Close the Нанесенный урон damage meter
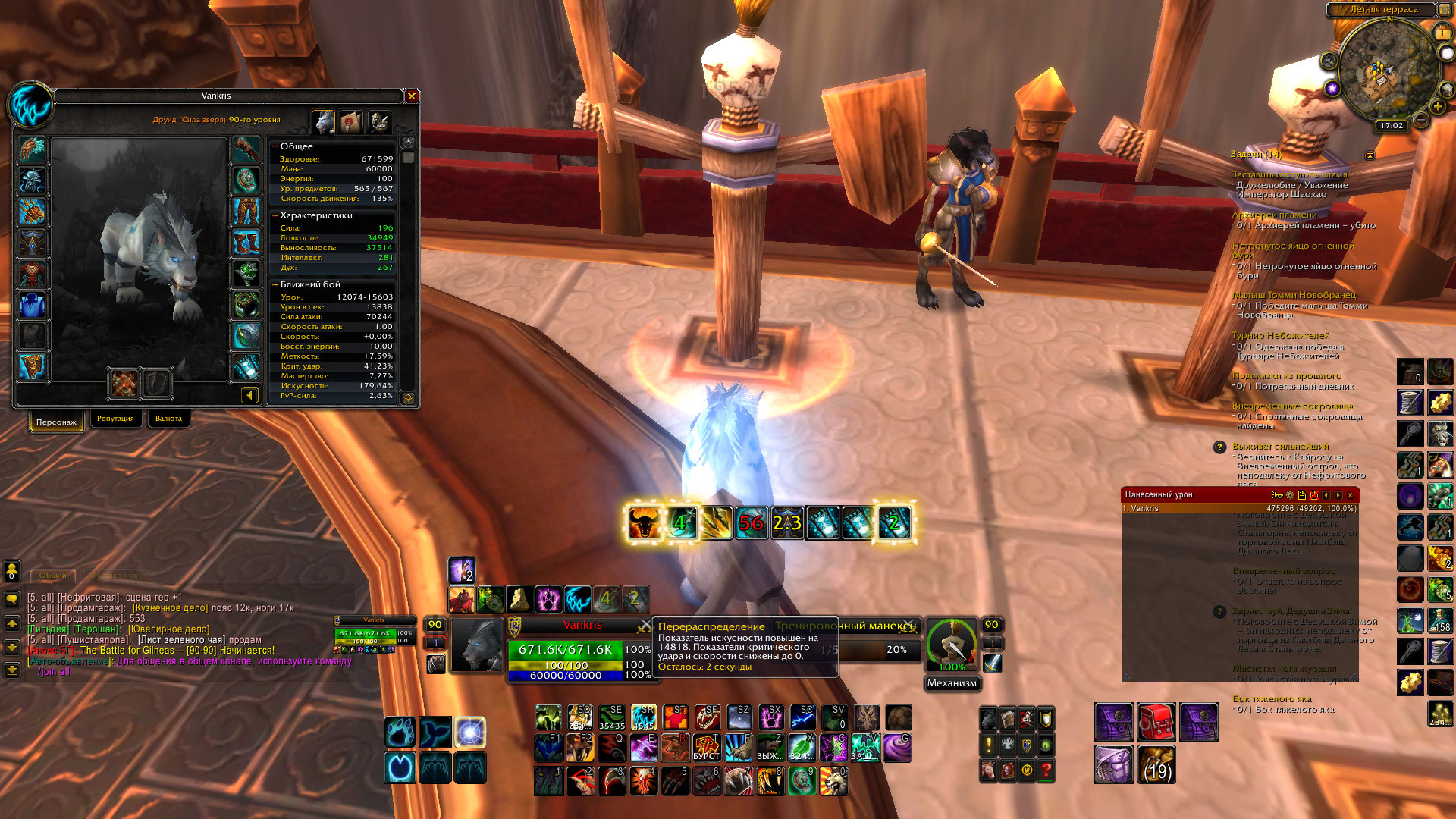Viewport: 1456px width, 819px height. pyautogui.click(x=1350, y=495)
